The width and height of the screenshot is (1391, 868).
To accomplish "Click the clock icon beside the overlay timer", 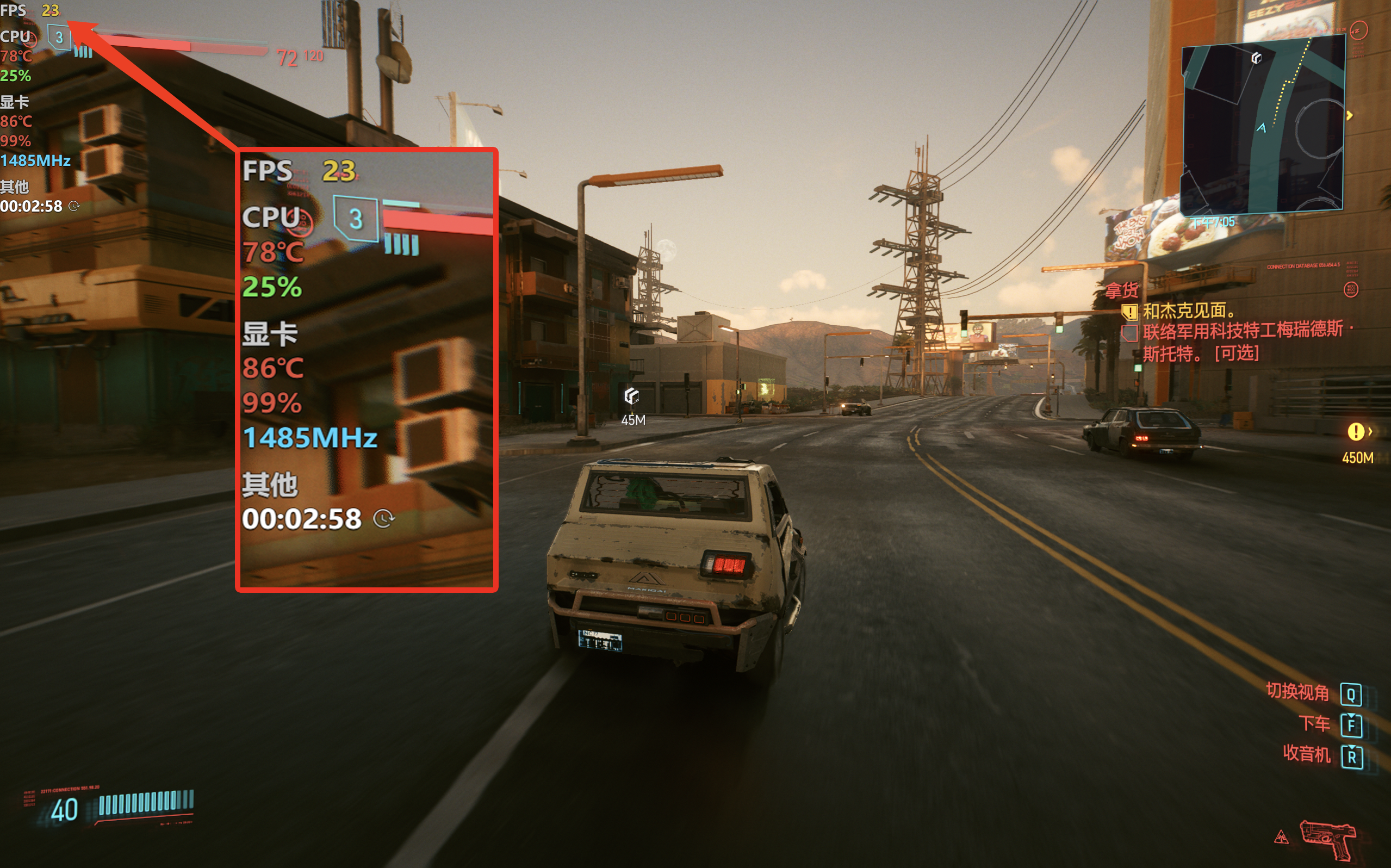I will pos(73,206).
